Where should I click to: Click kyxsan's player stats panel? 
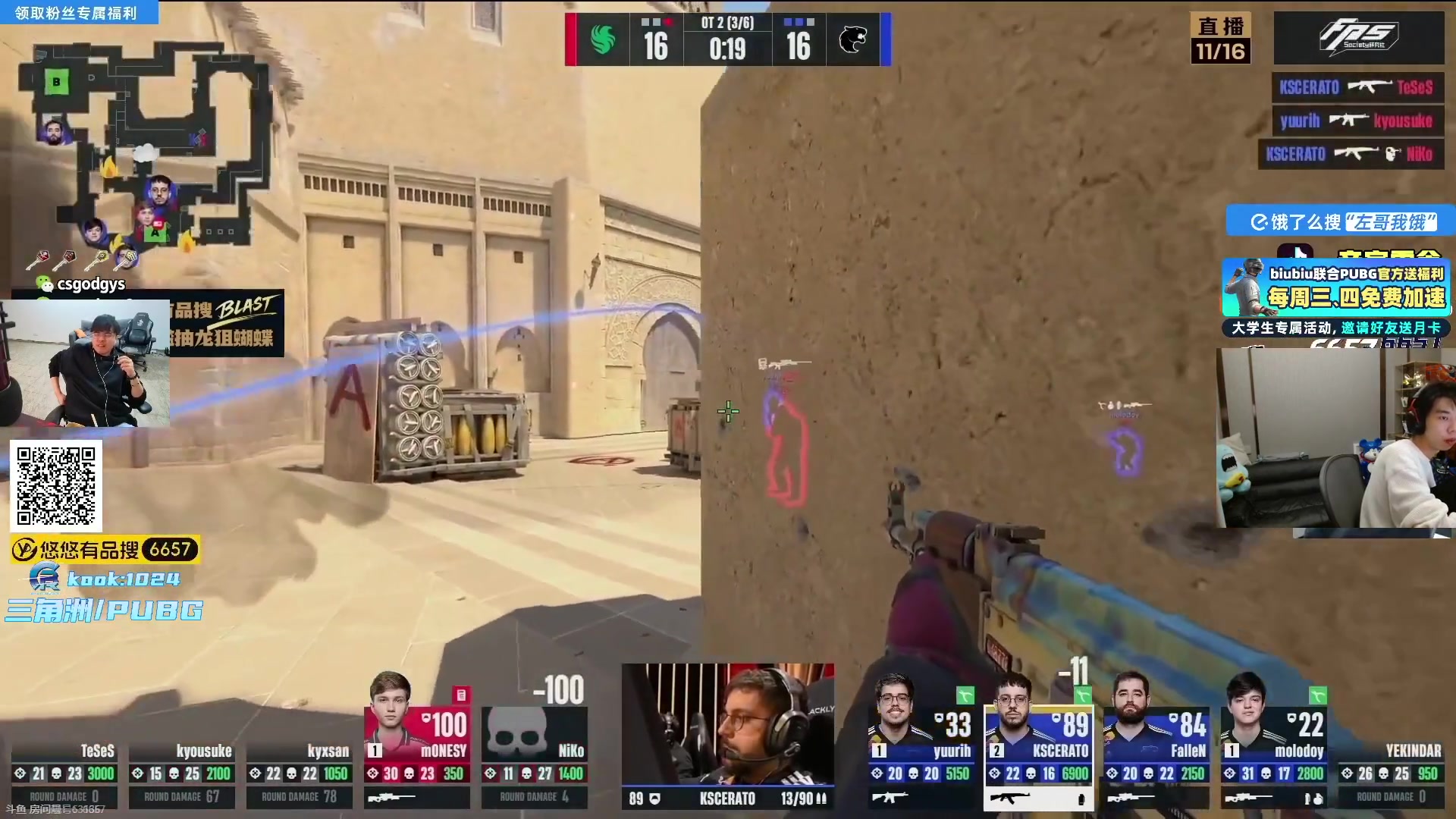299,773
